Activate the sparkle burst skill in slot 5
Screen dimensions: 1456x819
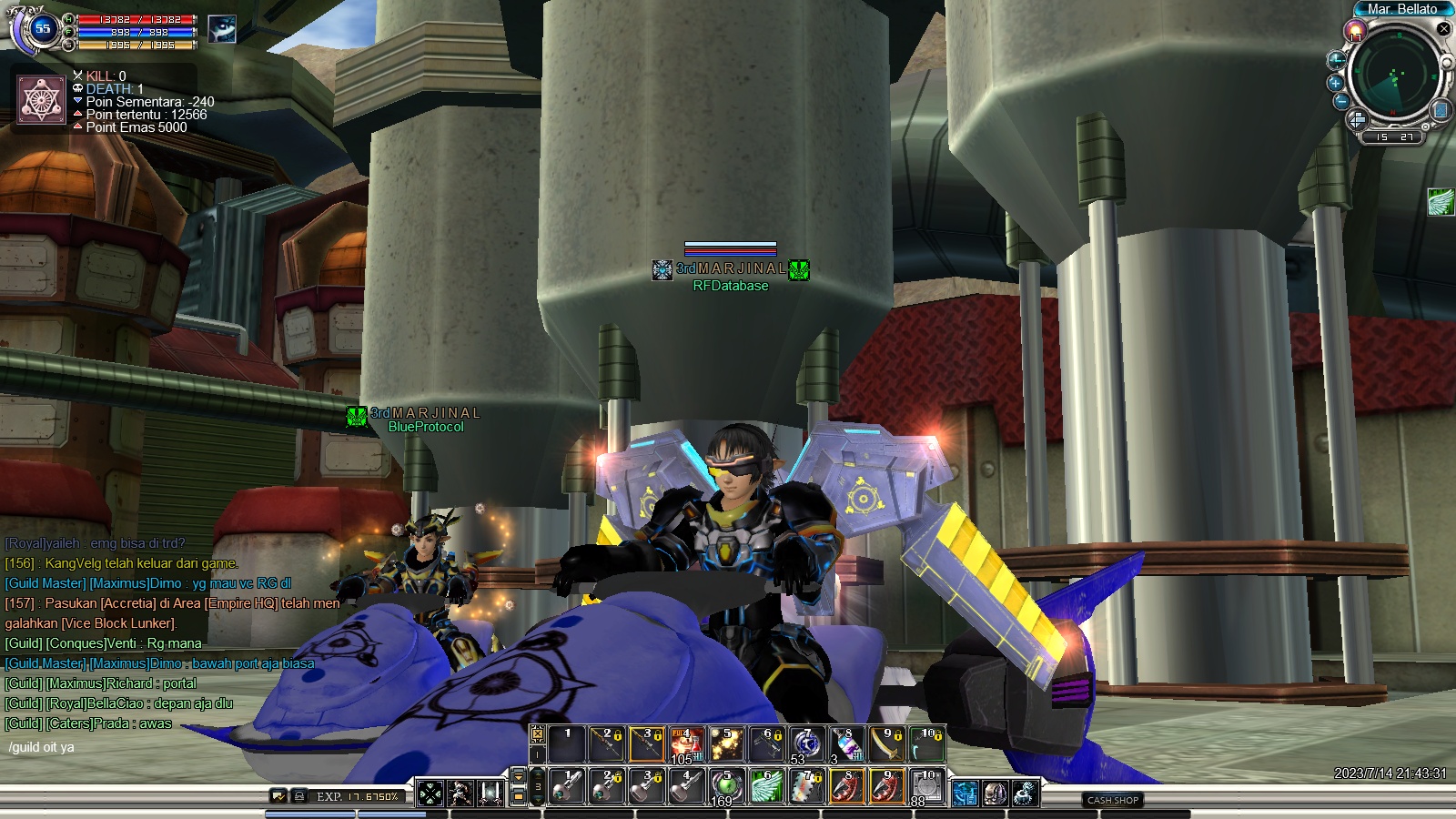click(x=726, y=744)
